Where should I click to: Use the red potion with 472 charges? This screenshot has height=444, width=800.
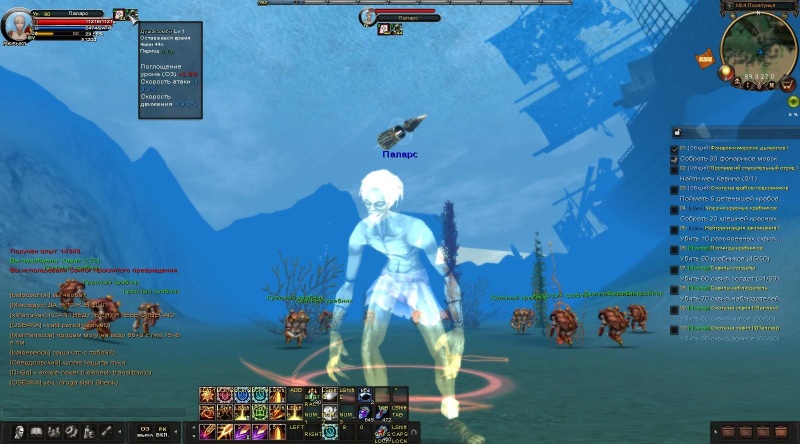382,412
